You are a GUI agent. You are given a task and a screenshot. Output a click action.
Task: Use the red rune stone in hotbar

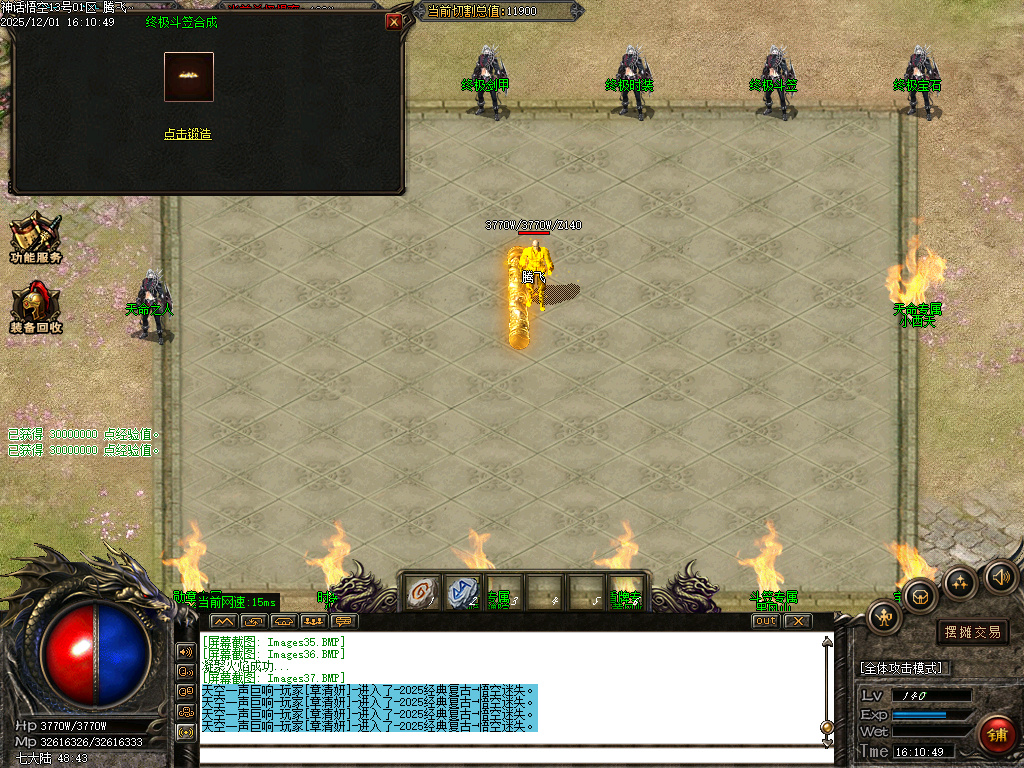[x=422, y=593]
